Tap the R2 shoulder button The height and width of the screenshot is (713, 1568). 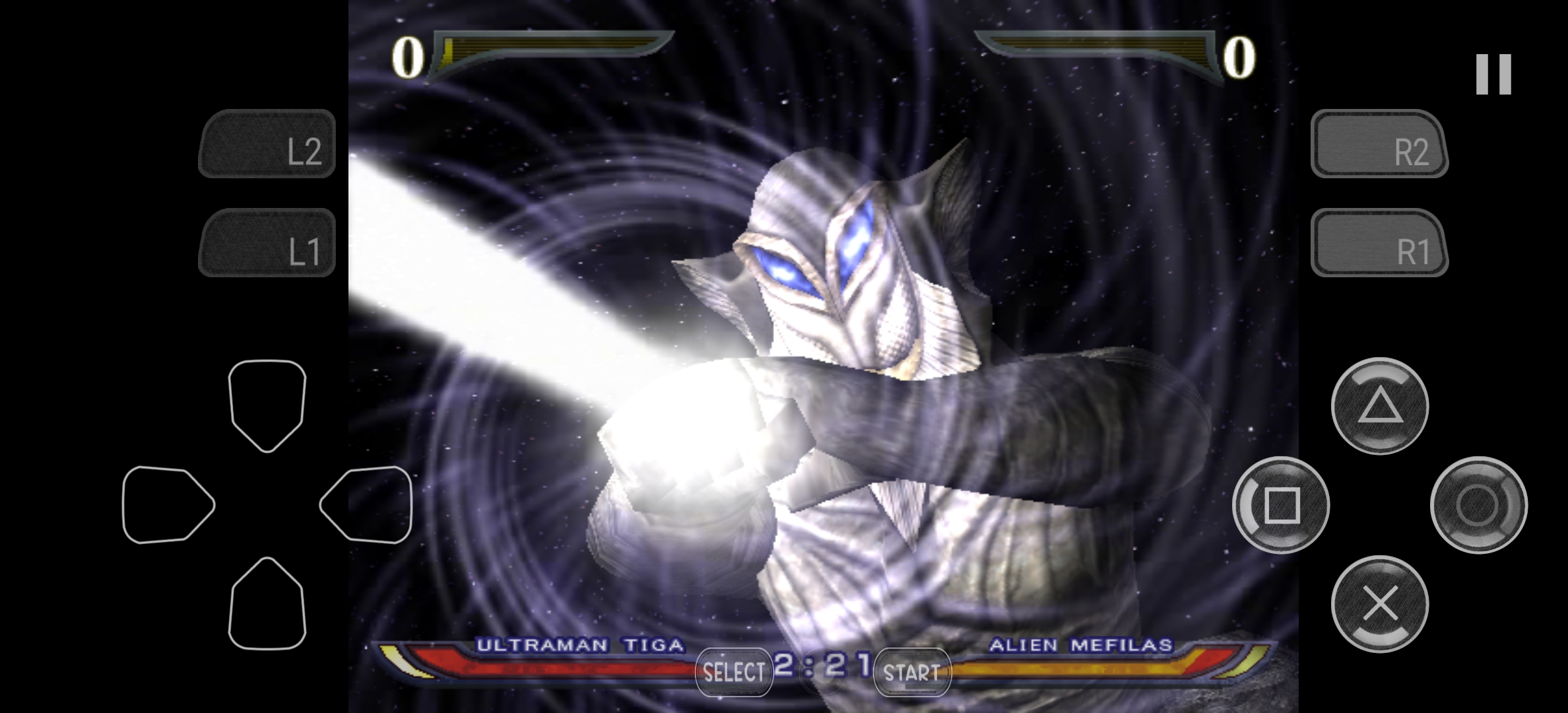coord(1379,144)
